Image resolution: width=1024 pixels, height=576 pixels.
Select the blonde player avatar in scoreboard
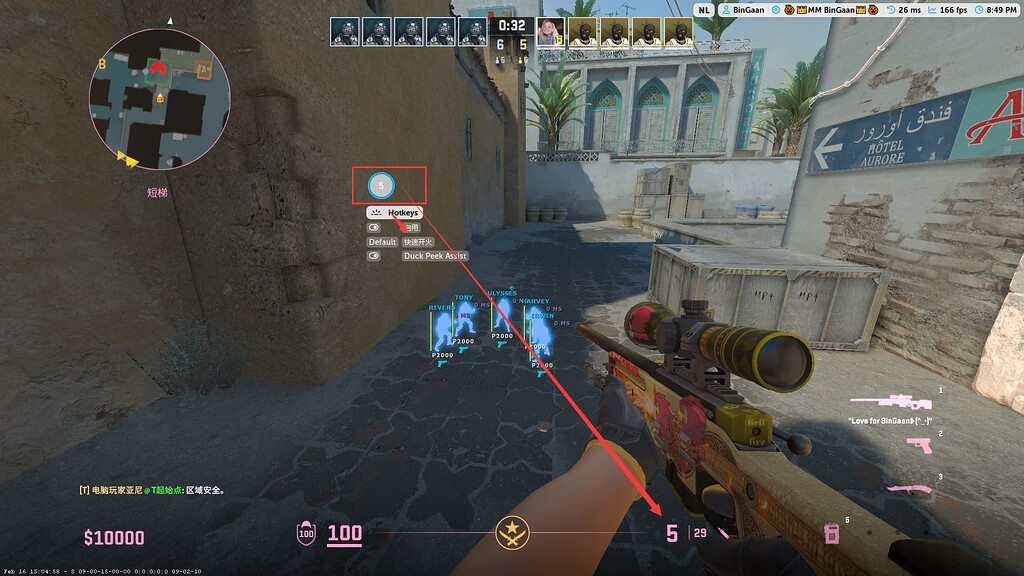click(549, 32)
